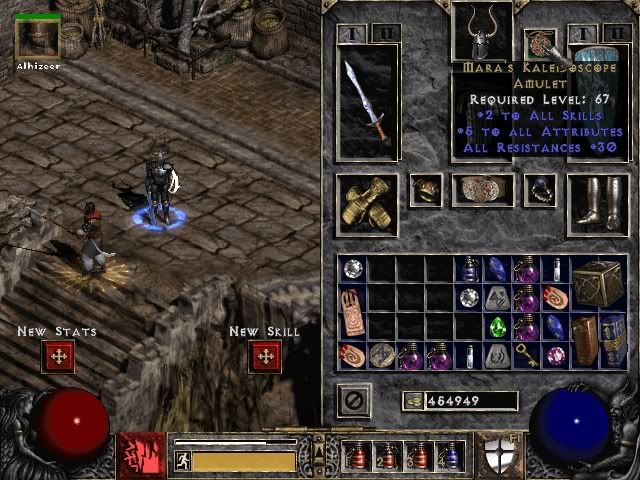Close the inventory panel
Viewport: 640px width, 480px height.
tap(353, 400)
